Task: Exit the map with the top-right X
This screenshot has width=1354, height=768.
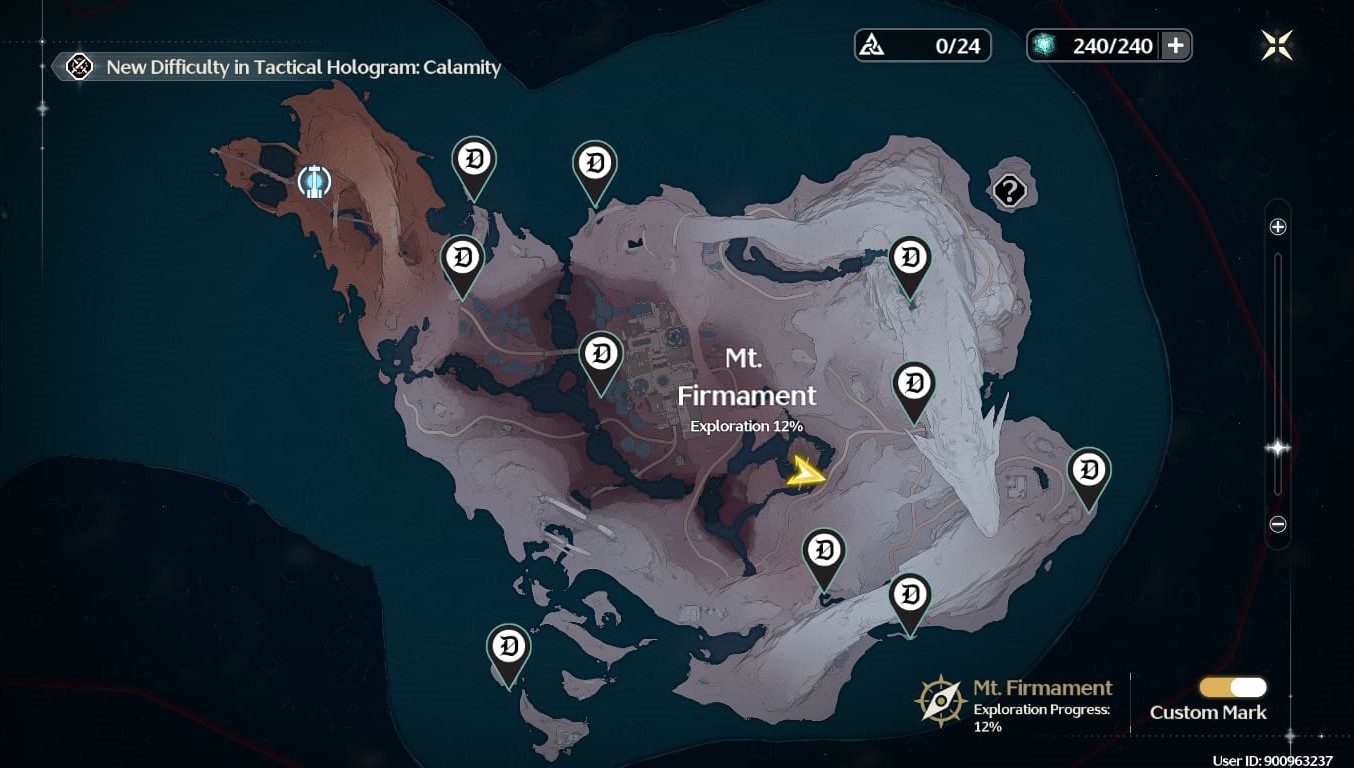Action: pos(1276,44)
